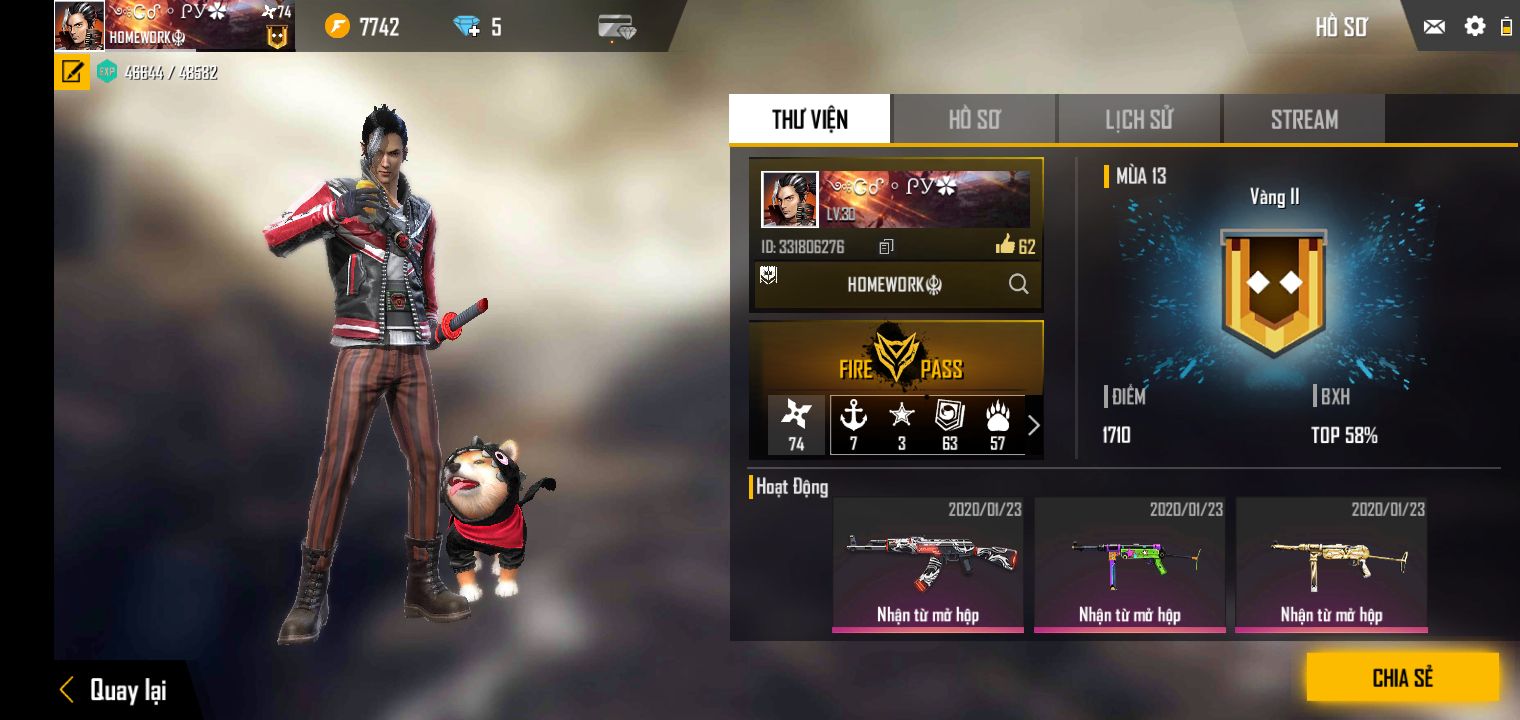This screenshot has width=1520, height=720.
Task: View the Lịch Sử tab
Action: 1138,120
